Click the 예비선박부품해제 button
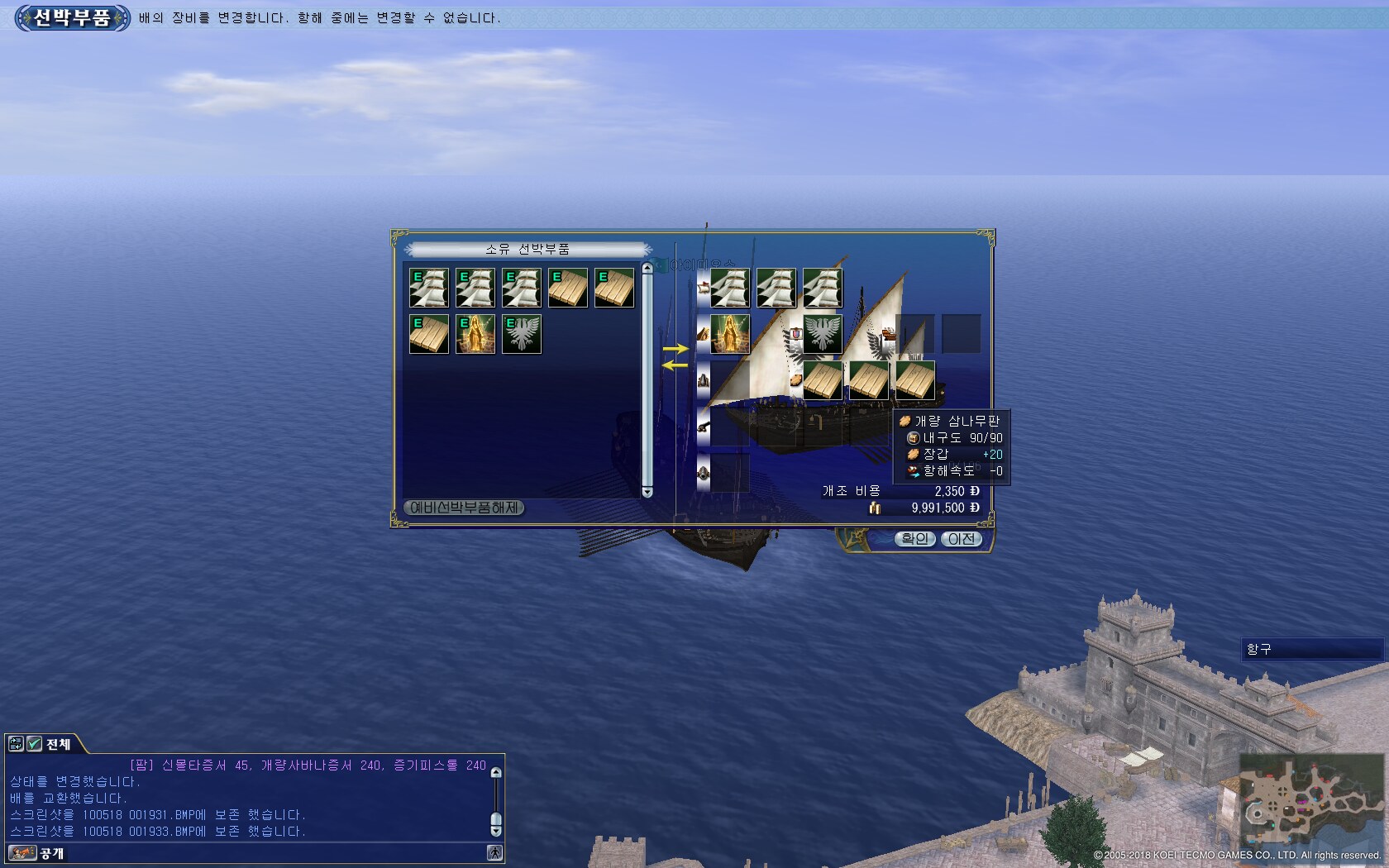Viewport: 1389px width, 868px height. click(464, 508)
